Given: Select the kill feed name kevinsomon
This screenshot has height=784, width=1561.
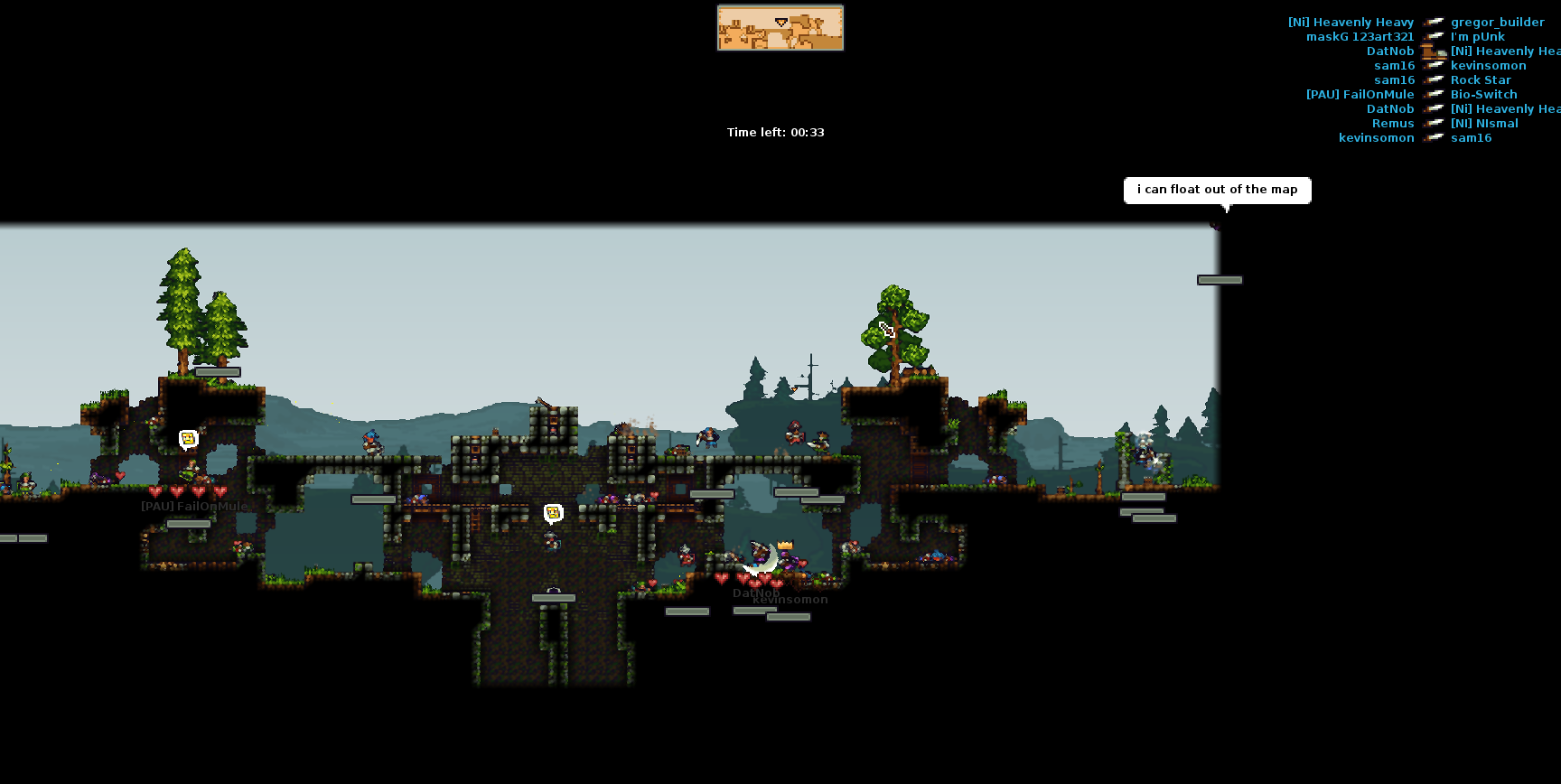Looking at the screenshot, I should 1489,65.
